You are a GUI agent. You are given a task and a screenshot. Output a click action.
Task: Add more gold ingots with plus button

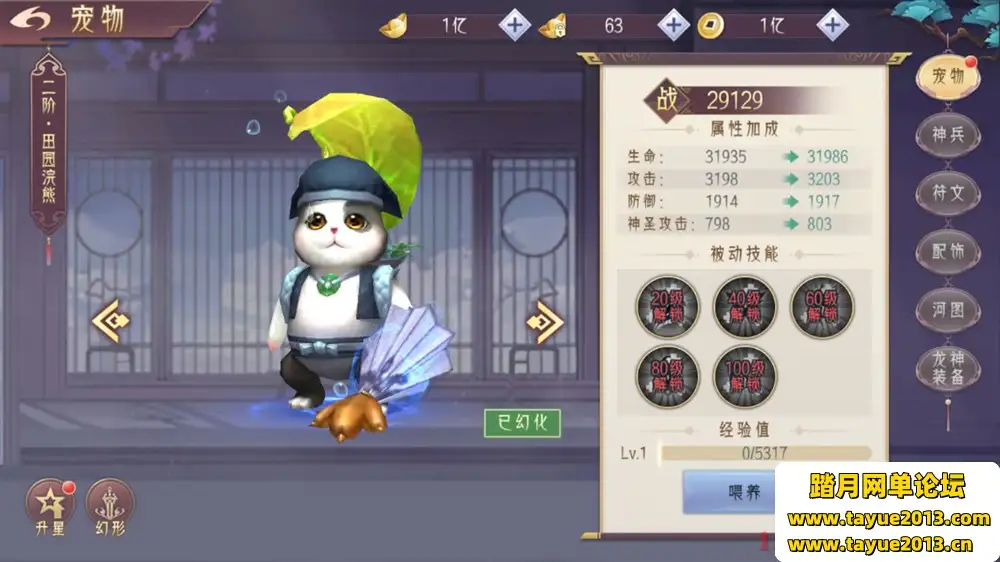[514, 25]
